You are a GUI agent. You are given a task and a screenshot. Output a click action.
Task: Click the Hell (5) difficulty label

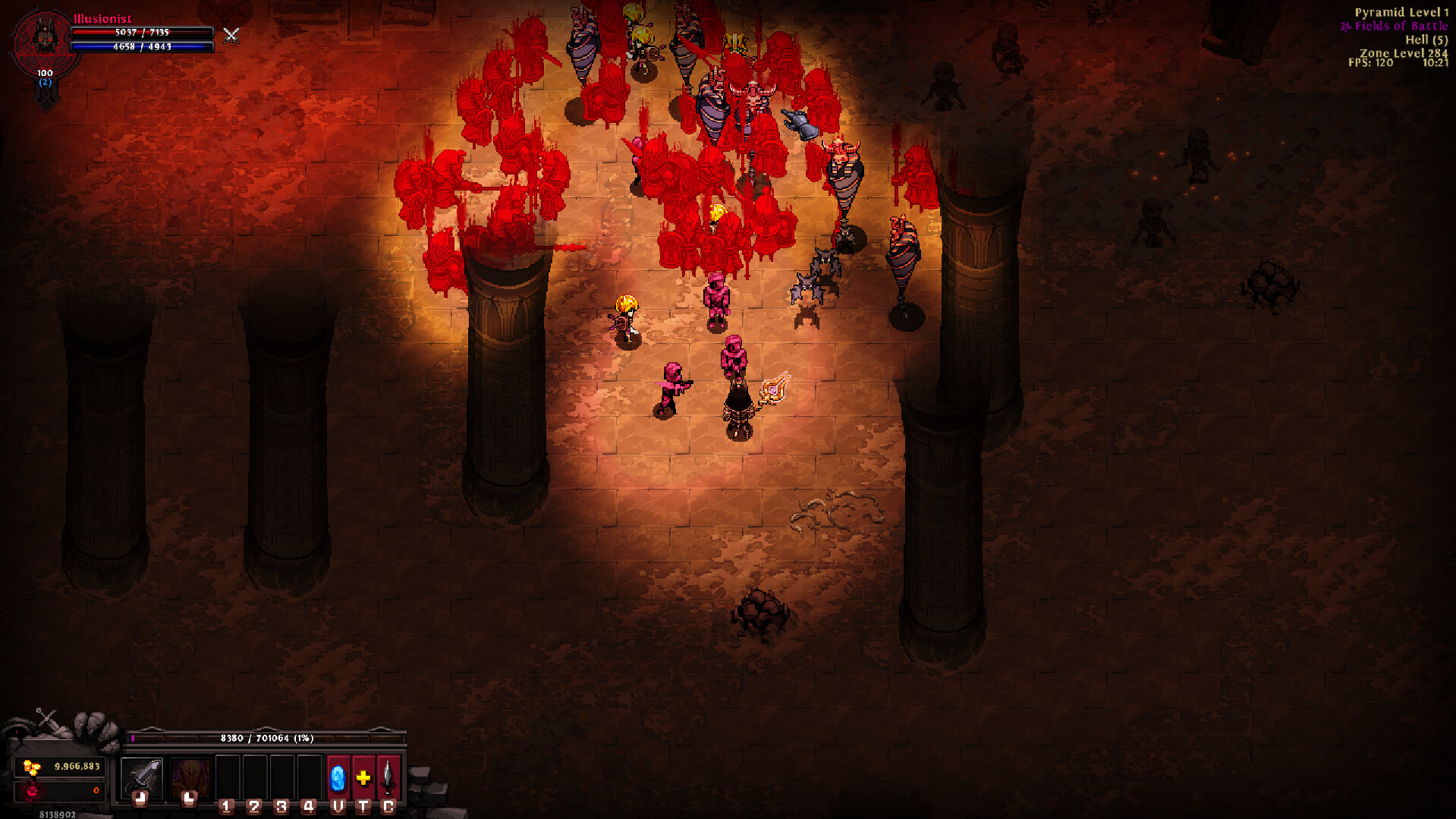click(1426, 39)
